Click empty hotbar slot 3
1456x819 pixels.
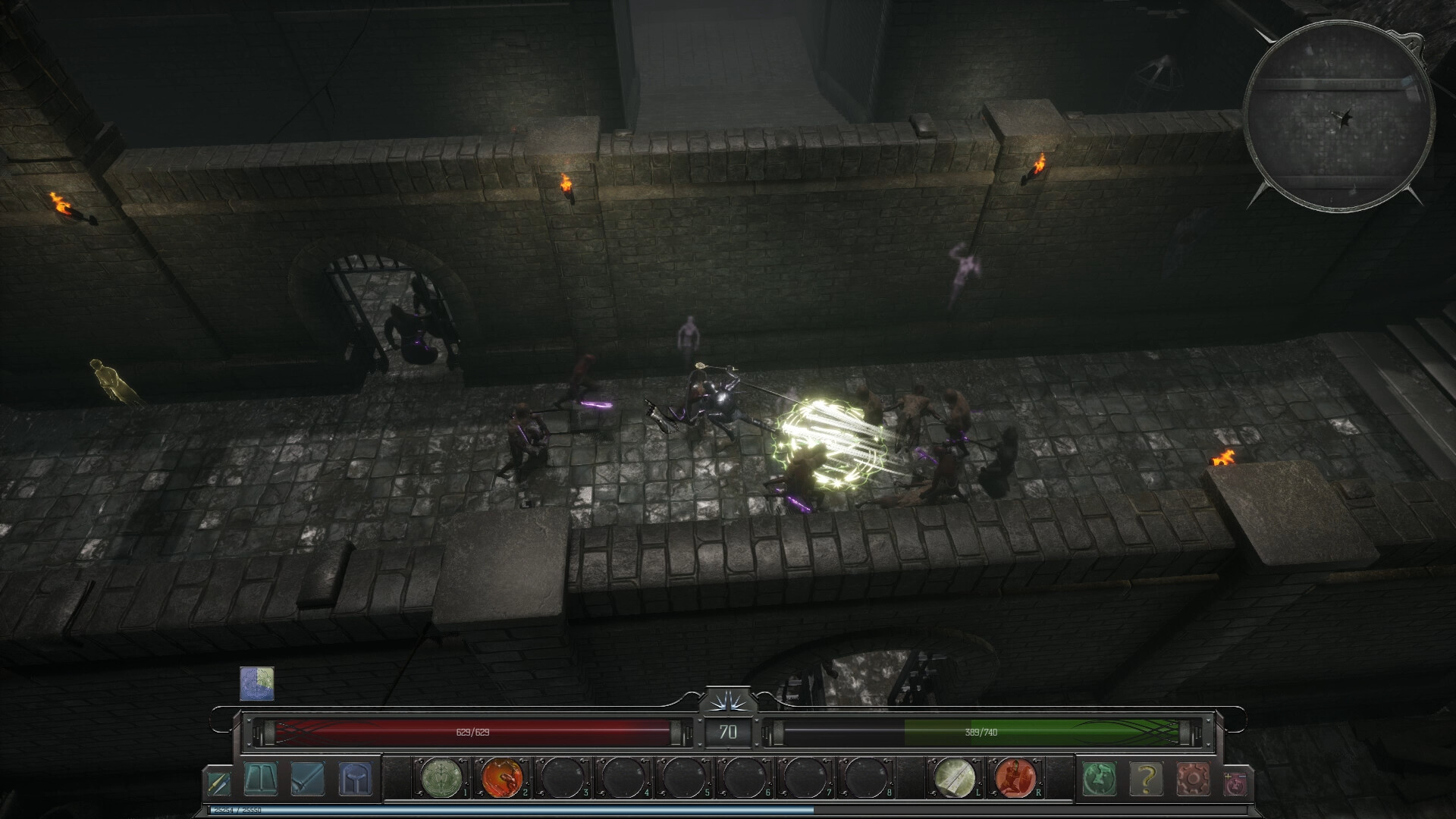pos(560,777)
